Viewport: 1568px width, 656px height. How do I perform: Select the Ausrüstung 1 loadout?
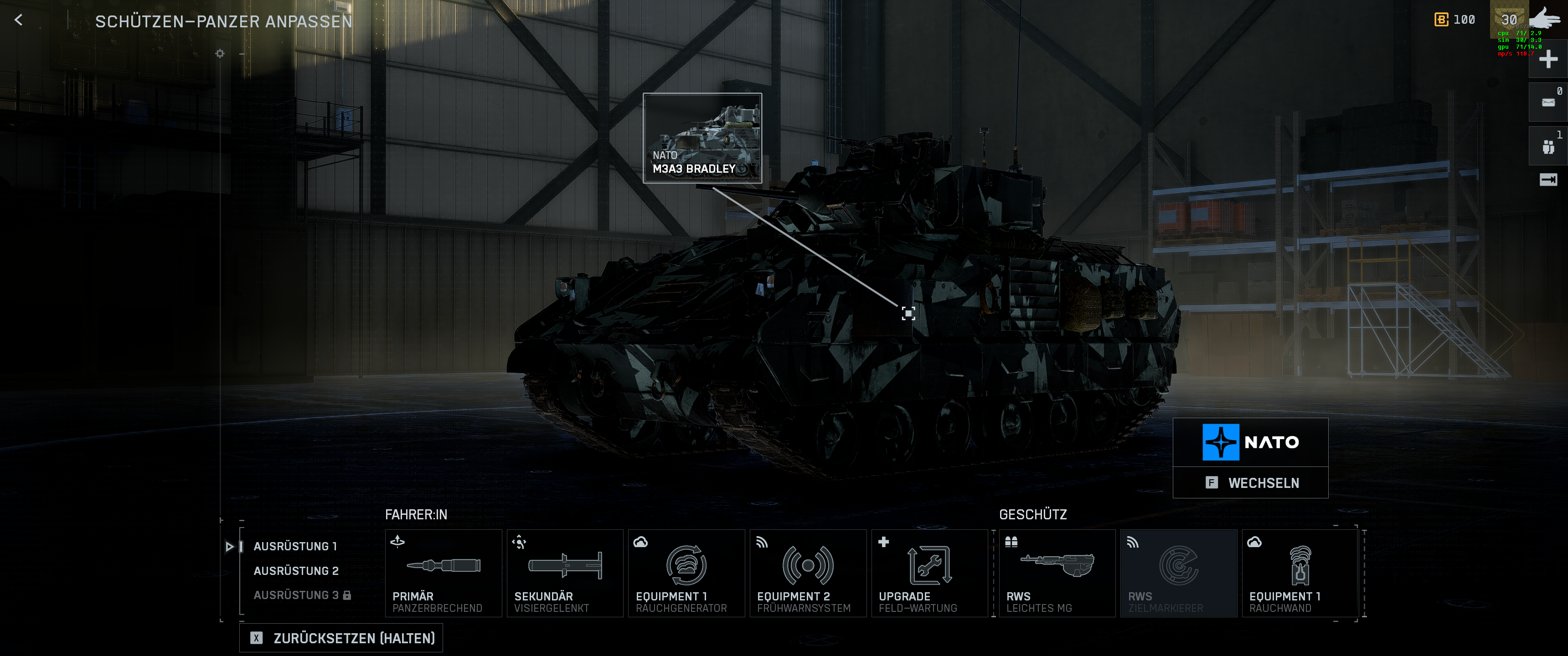[296, 546]
